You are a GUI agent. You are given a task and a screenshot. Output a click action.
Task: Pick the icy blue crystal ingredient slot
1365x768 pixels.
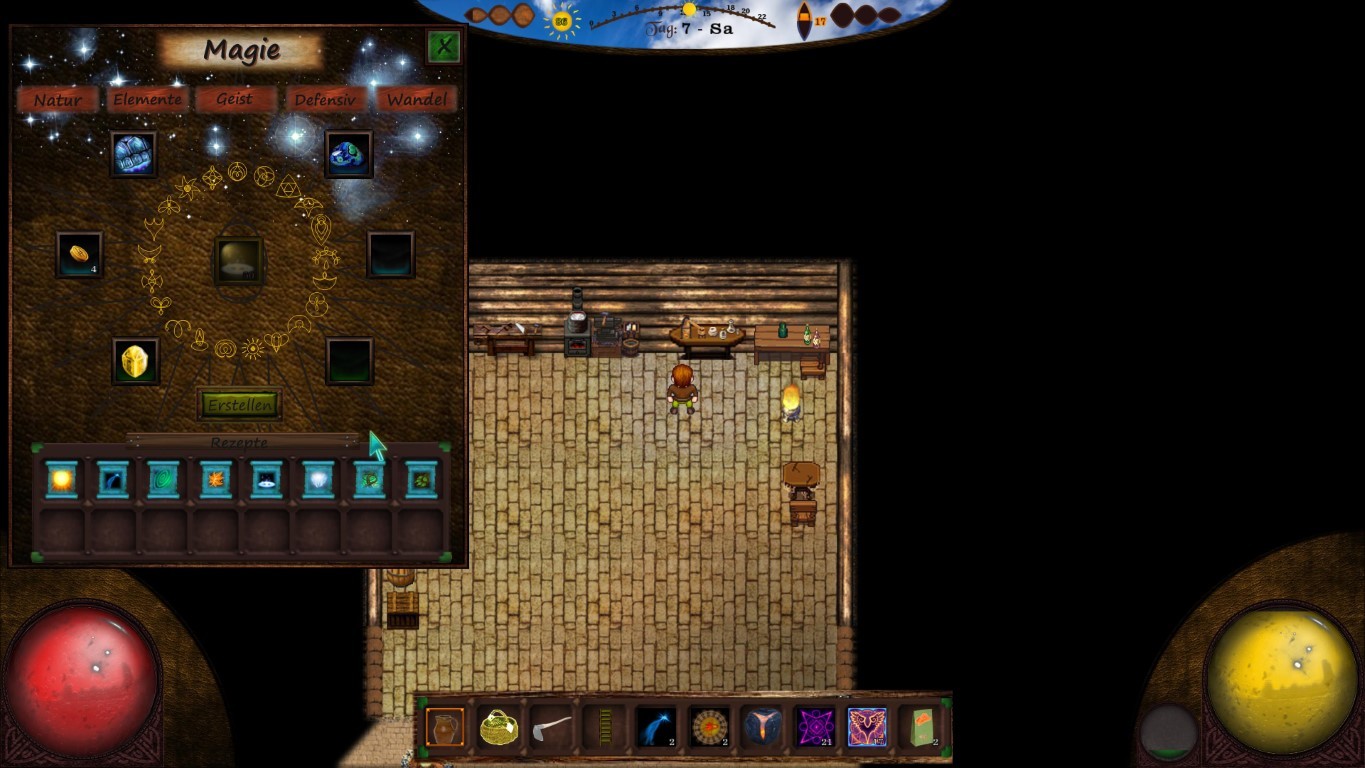133,155
